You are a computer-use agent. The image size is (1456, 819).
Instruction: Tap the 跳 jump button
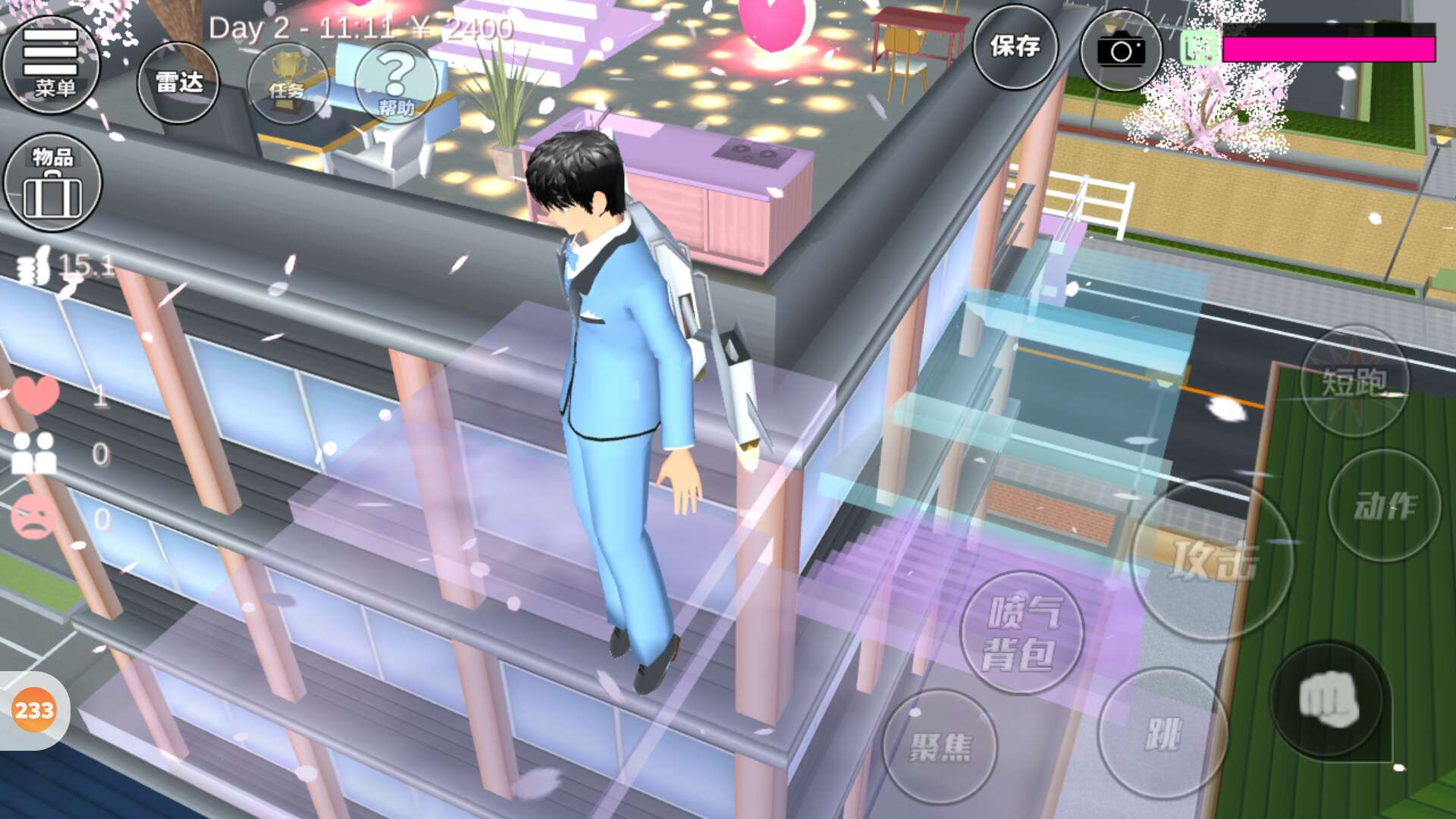tap(1162, 733)
